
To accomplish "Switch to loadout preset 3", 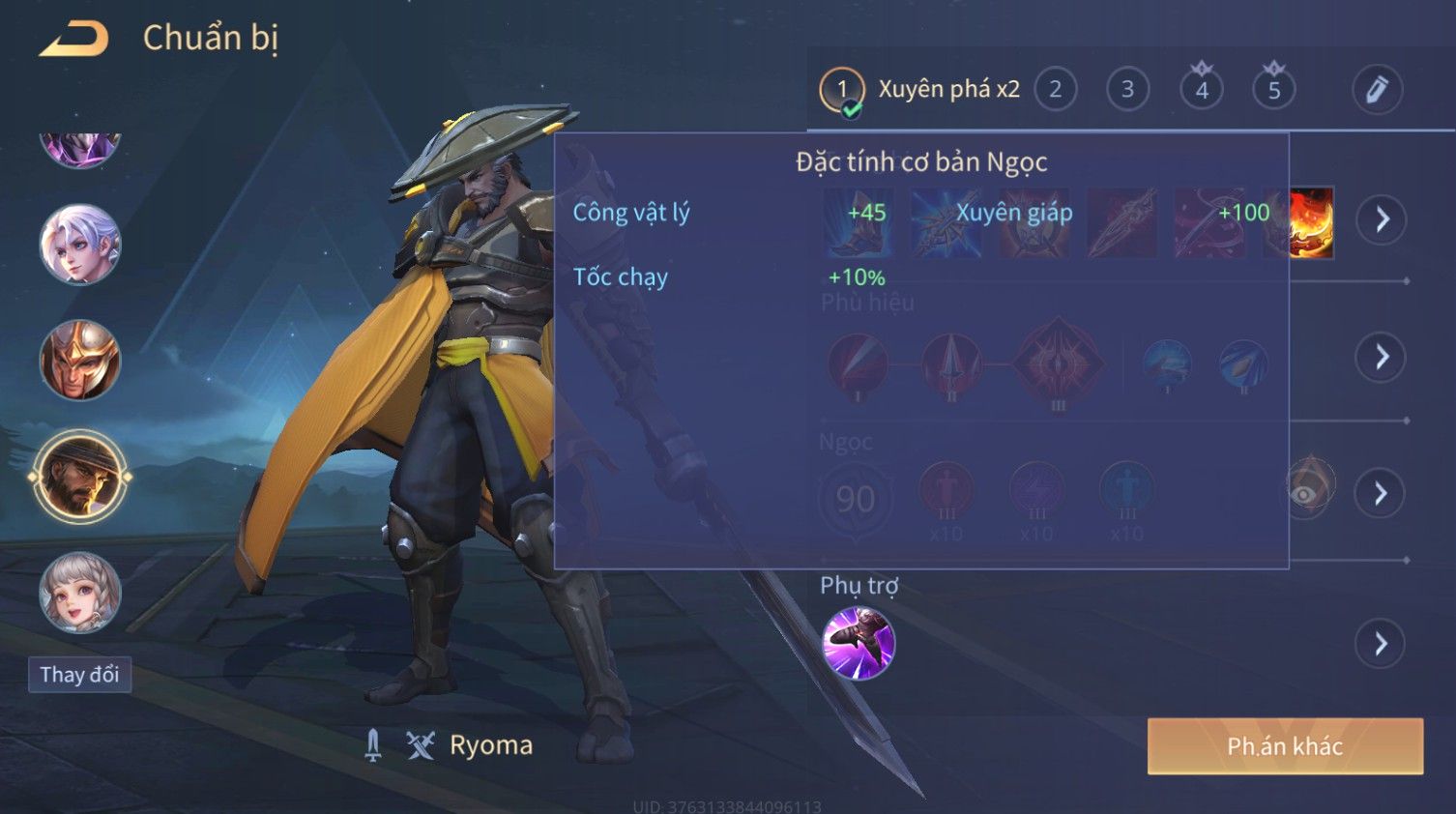I will coord(1127,90).
